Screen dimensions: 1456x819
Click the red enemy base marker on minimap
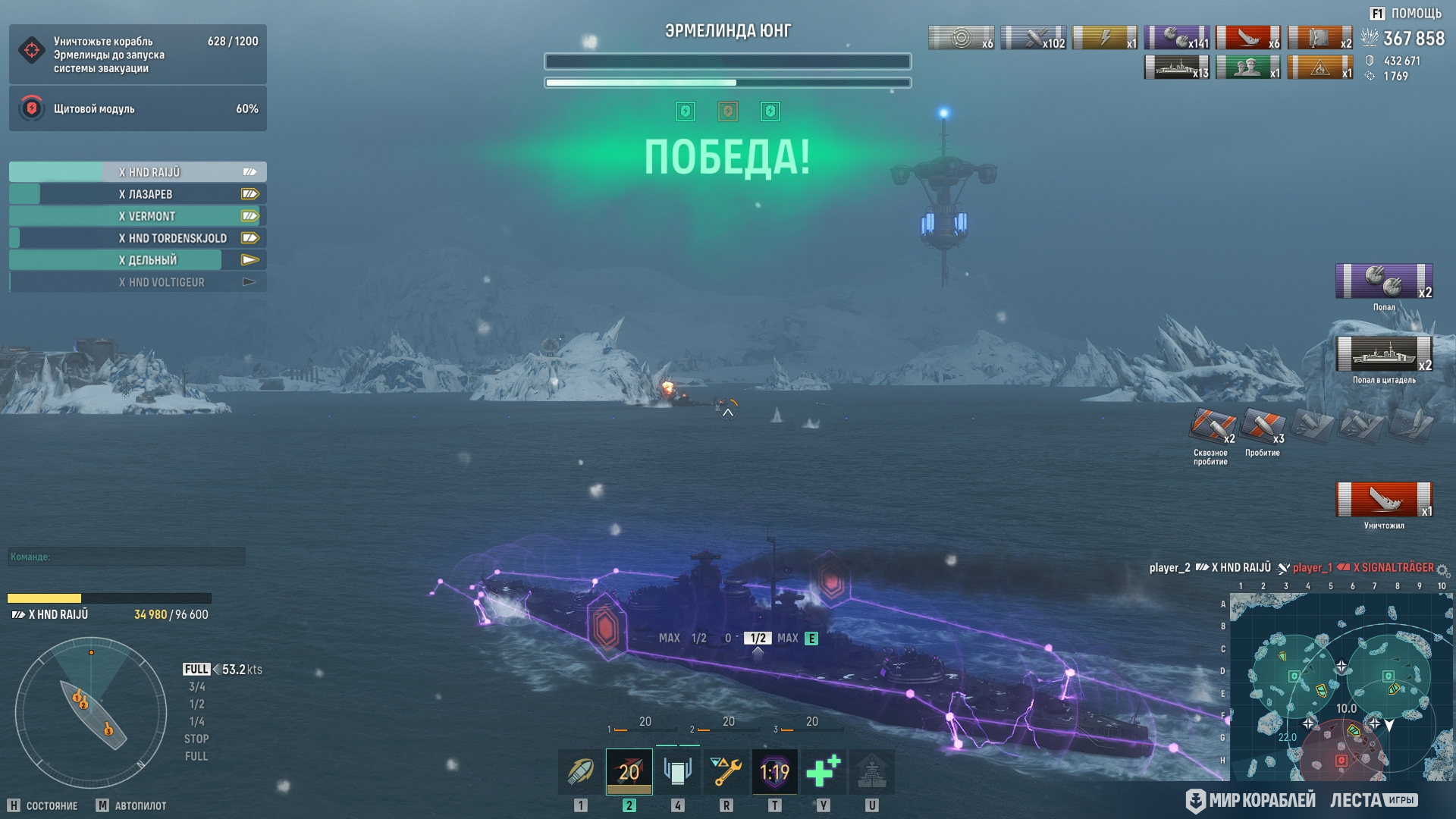point(1341,760)
